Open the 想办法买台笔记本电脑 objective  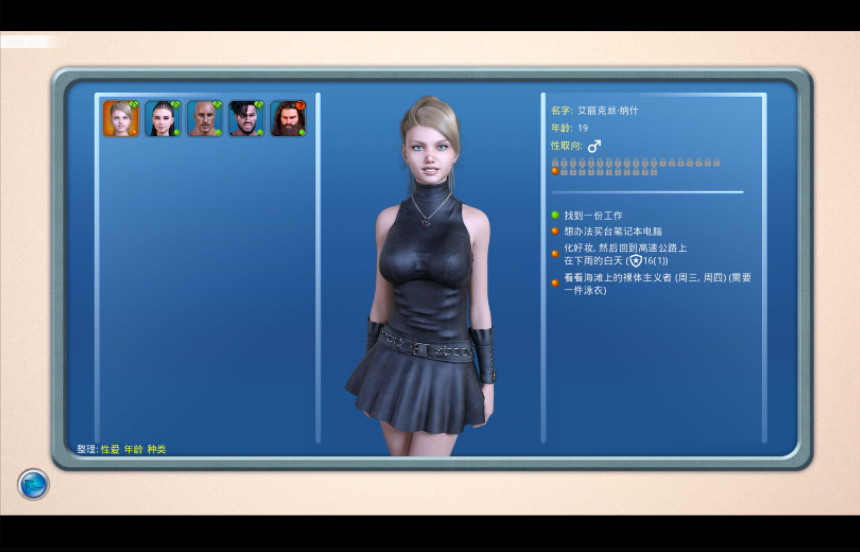(613, 231)
